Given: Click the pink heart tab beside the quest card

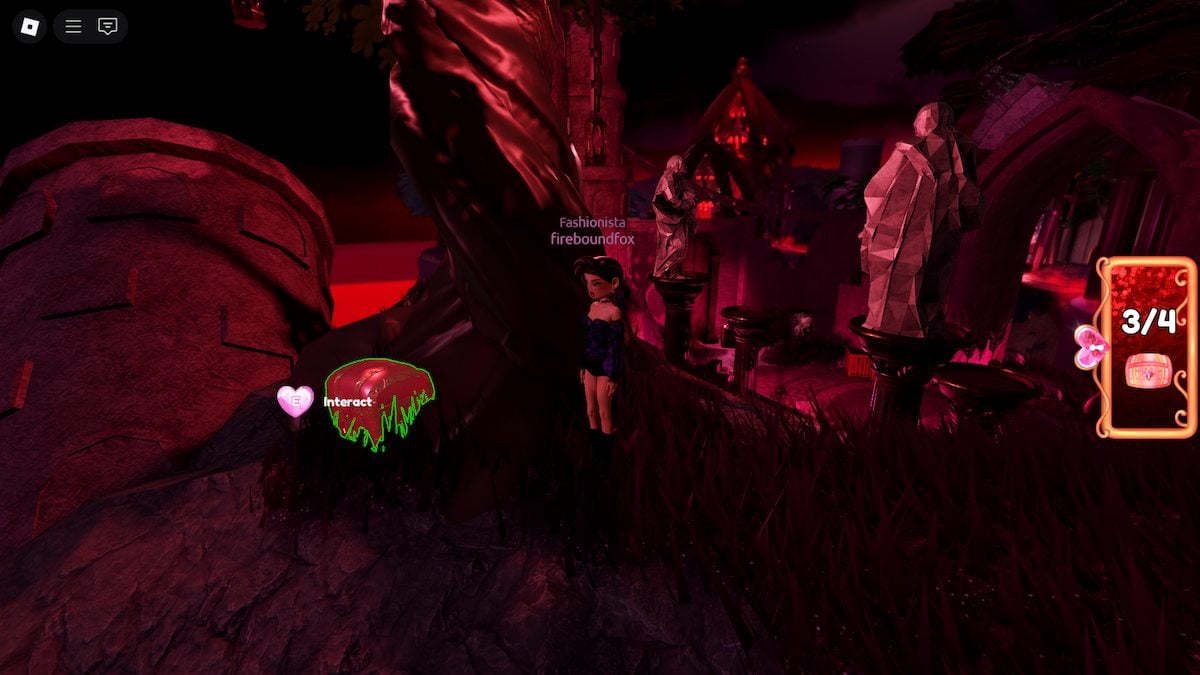Looking at the screenshot, I should [x=1090, y=347].
